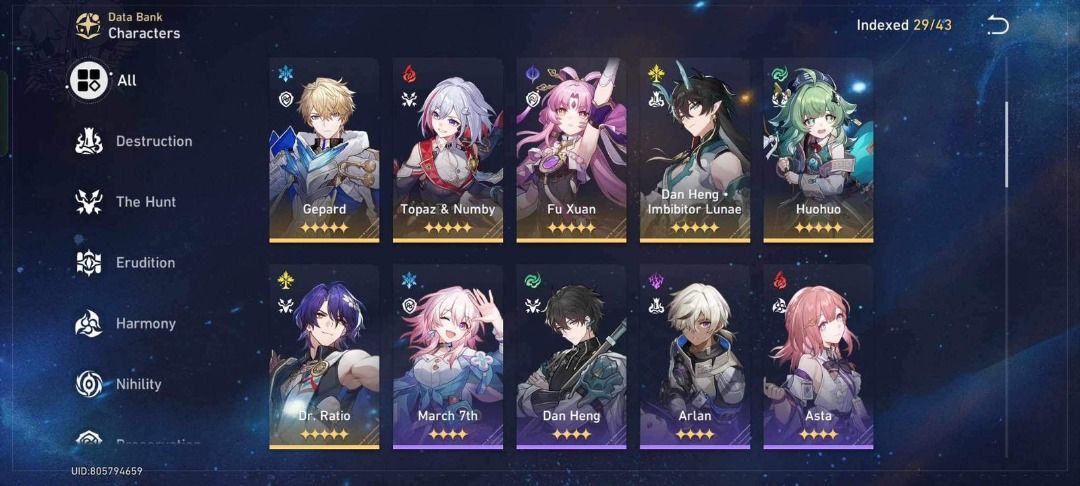Select Huohuo's character card

818,149
